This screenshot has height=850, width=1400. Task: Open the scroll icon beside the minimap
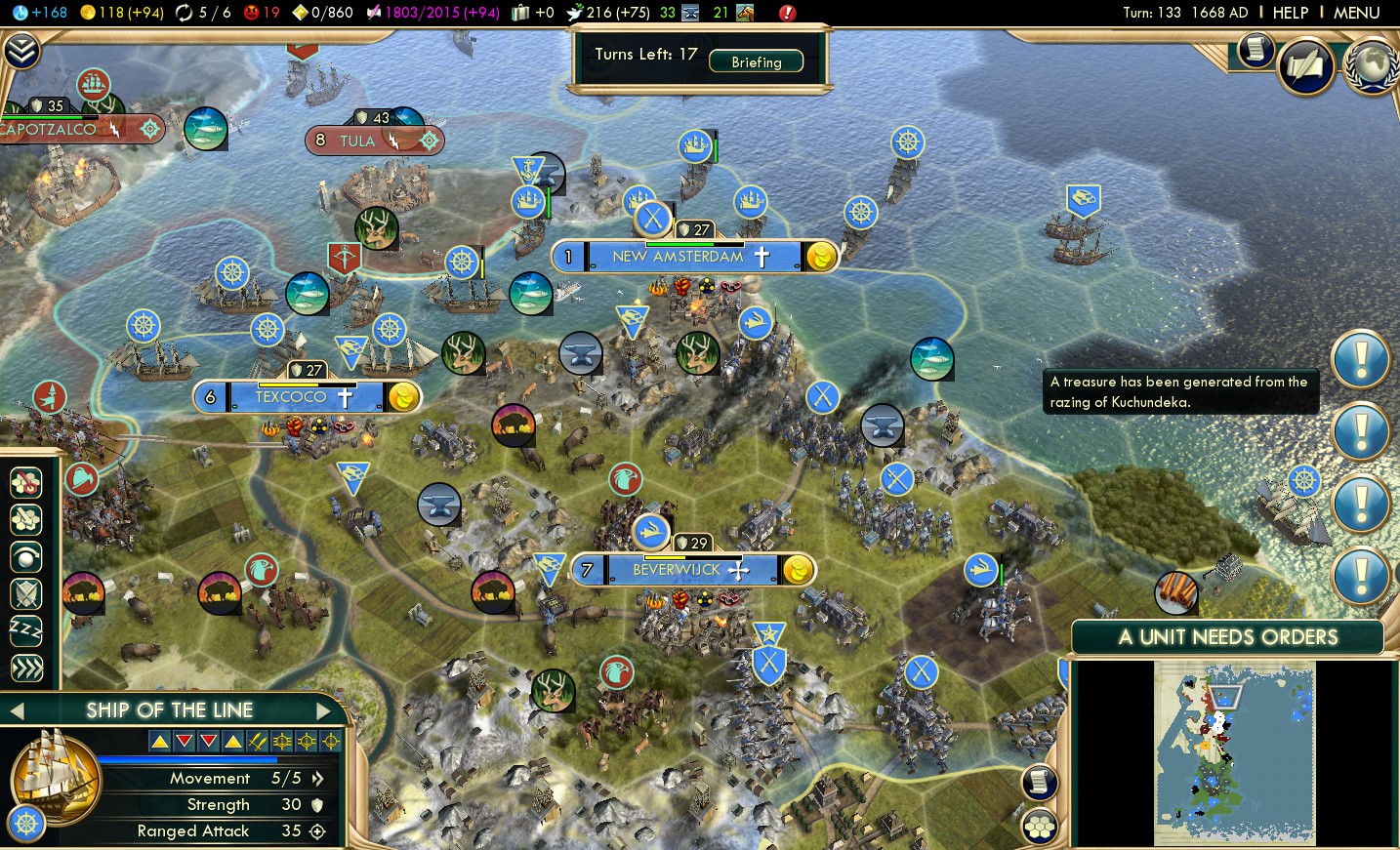1040,782
